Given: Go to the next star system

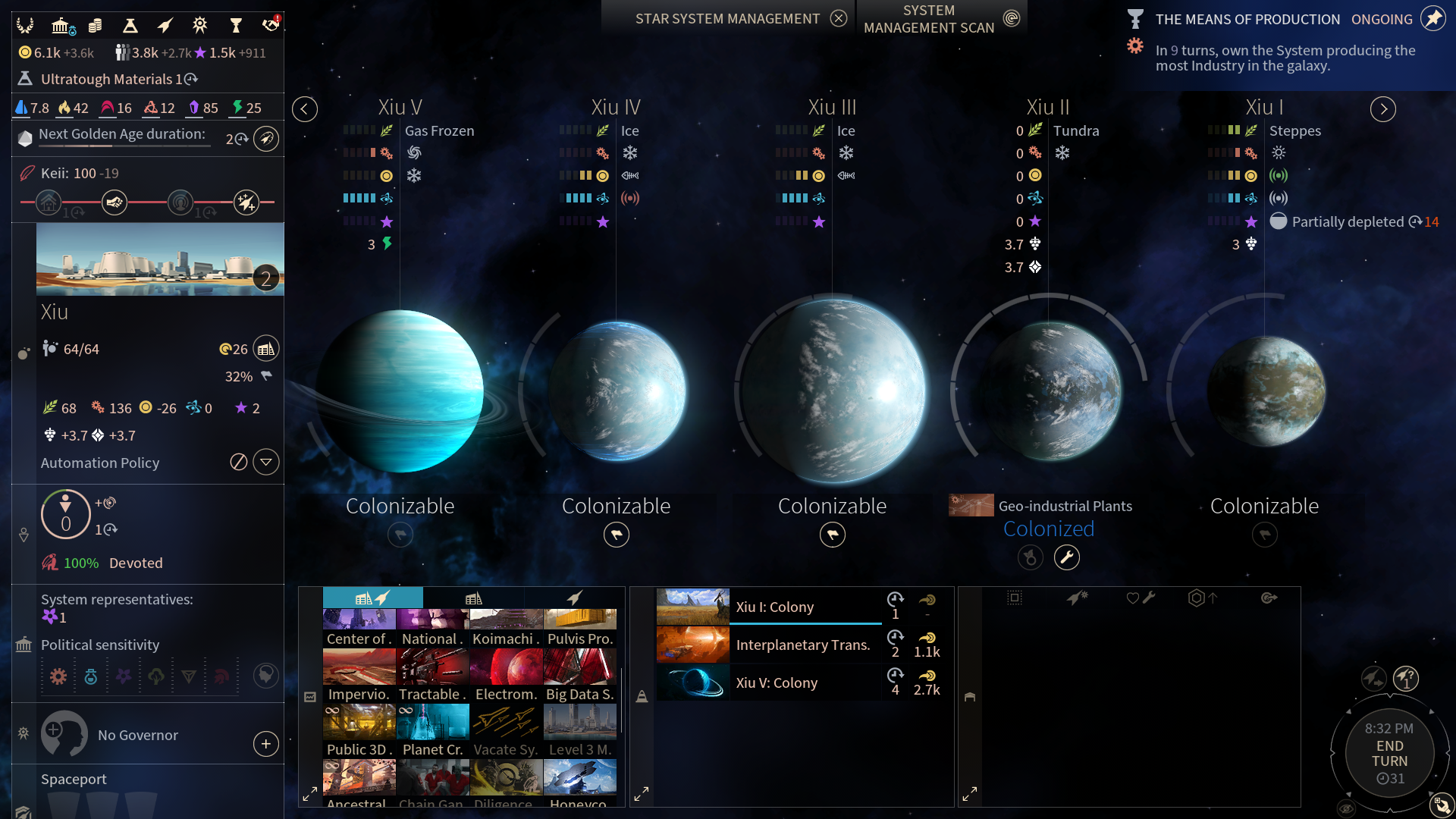Looking at the screenshot, I should click(1383, 109).
